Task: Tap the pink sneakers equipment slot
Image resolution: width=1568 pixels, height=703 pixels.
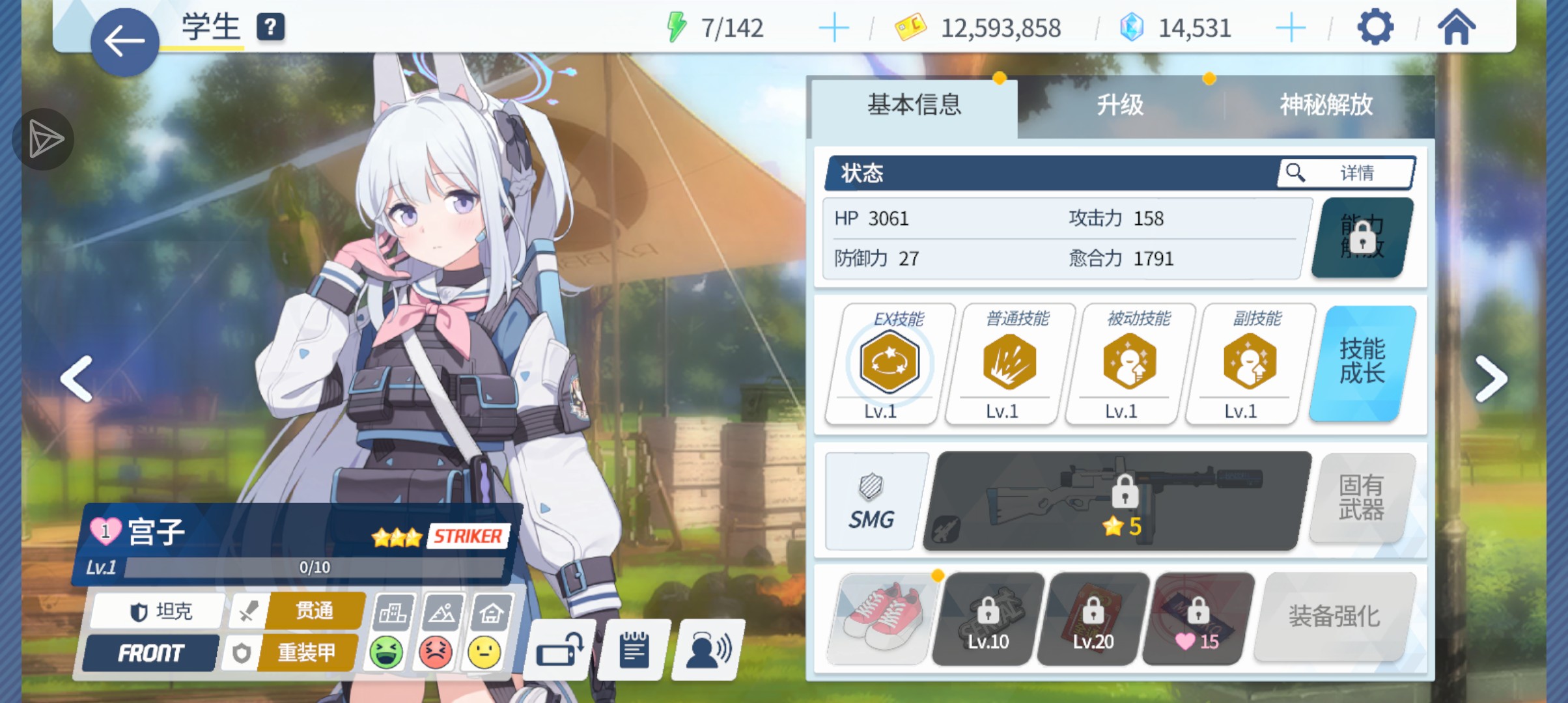Action: pyautogui.click(x=882, y=618)
